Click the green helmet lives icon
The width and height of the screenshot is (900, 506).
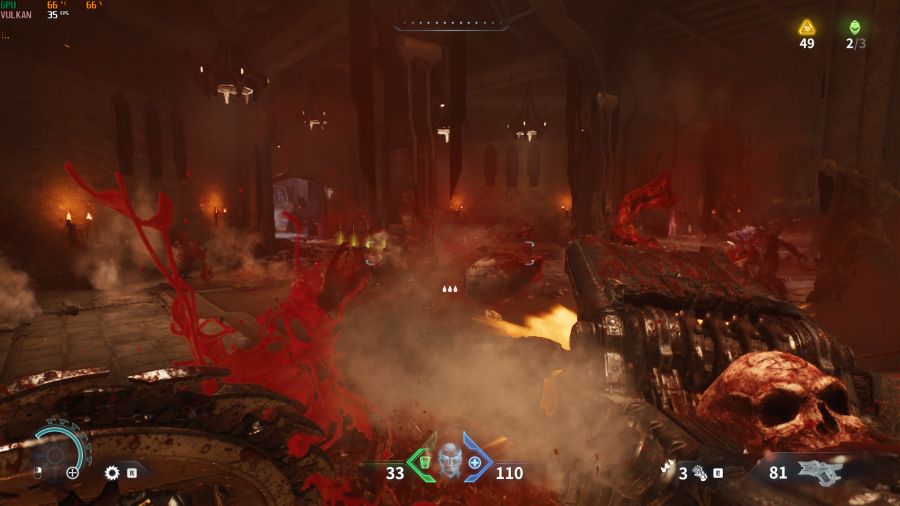click(854, 27)
